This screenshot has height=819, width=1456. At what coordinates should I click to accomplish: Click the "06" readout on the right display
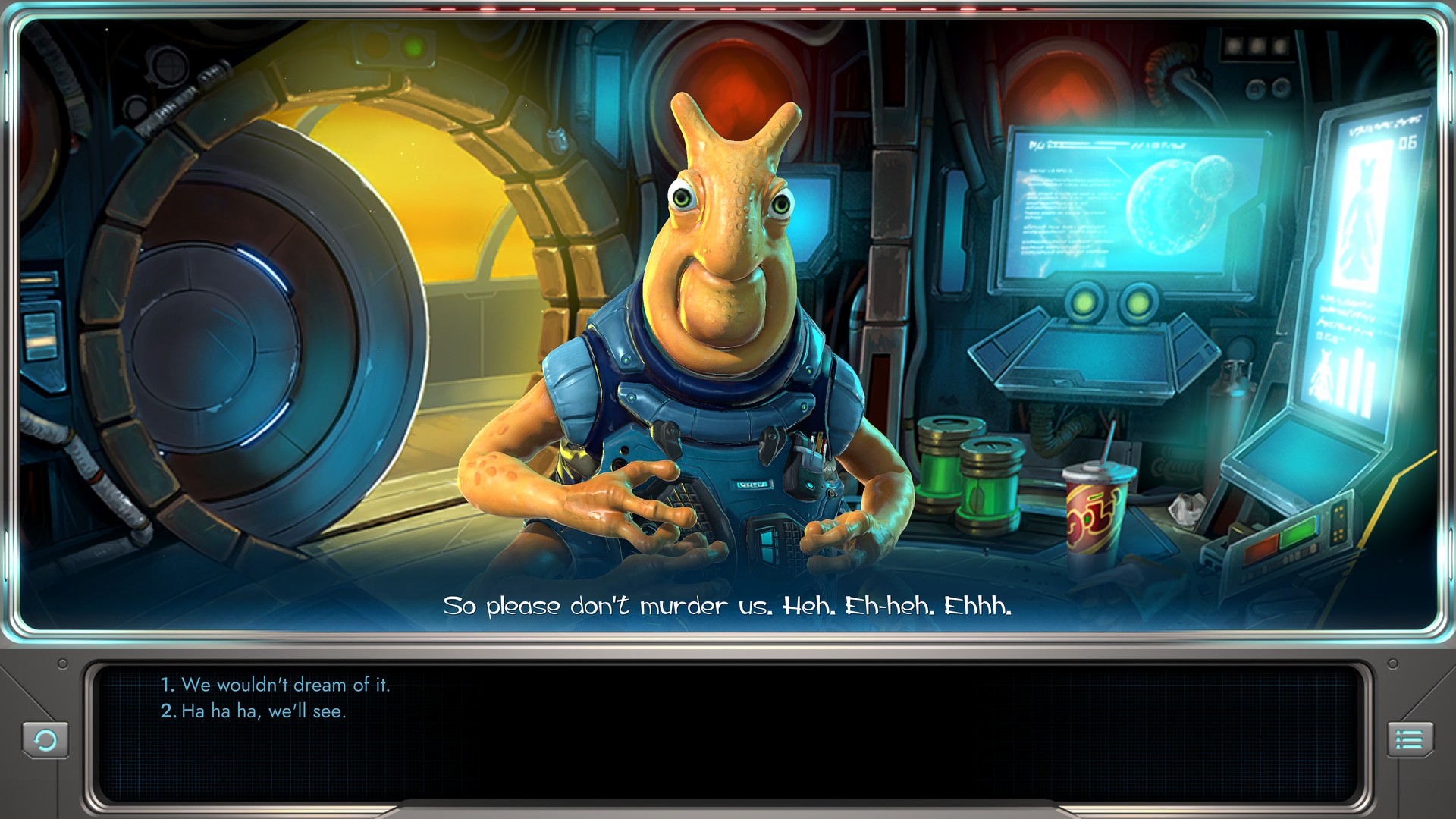click(x=1409, y=143)
